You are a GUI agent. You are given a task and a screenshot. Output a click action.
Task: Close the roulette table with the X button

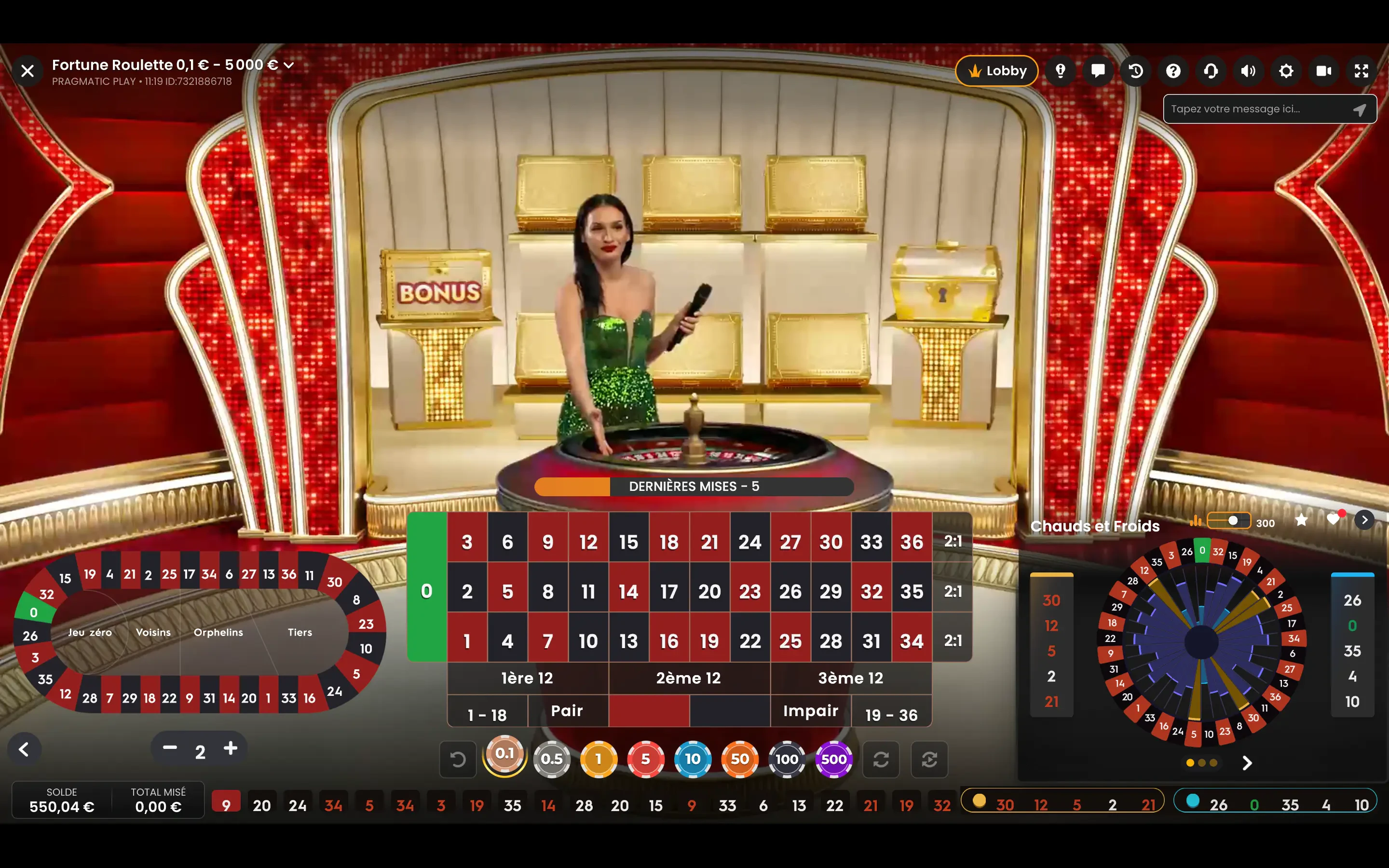27,71
